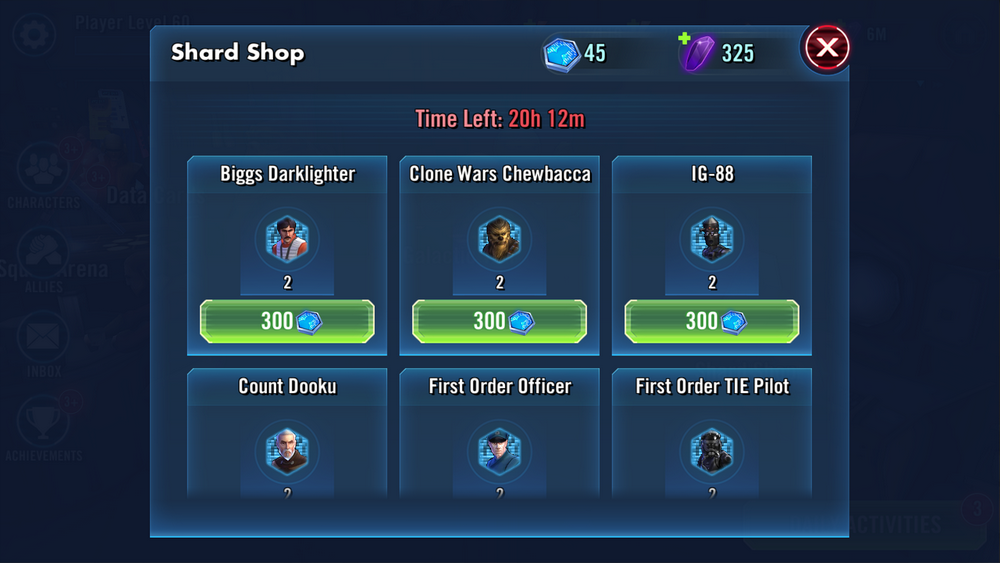Buy IG-88 shards for 300
Image resolution: width=1000 pixels, height=563 pixels.
711,321
